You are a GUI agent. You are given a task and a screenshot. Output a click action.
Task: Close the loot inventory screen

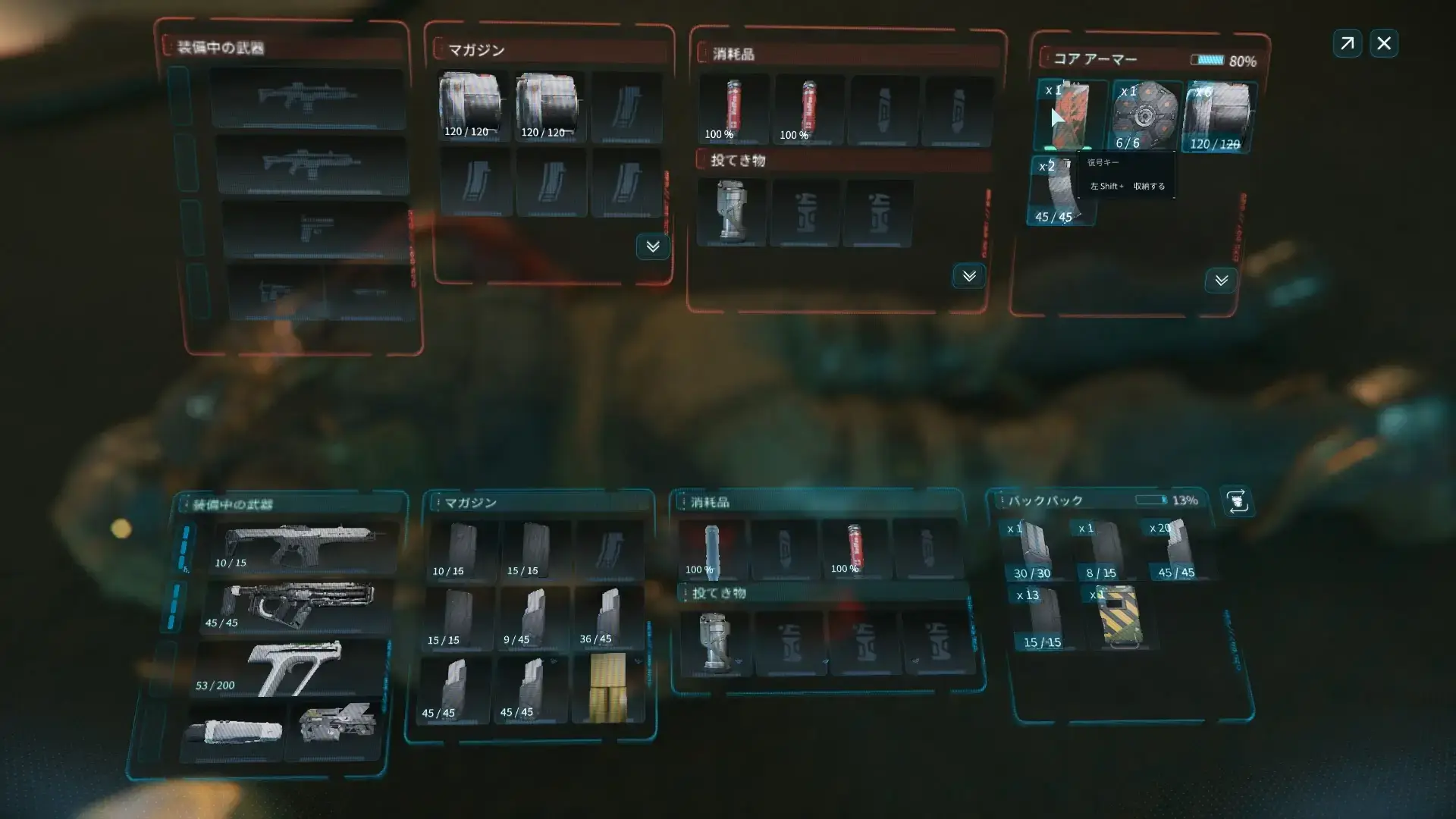1384,43
